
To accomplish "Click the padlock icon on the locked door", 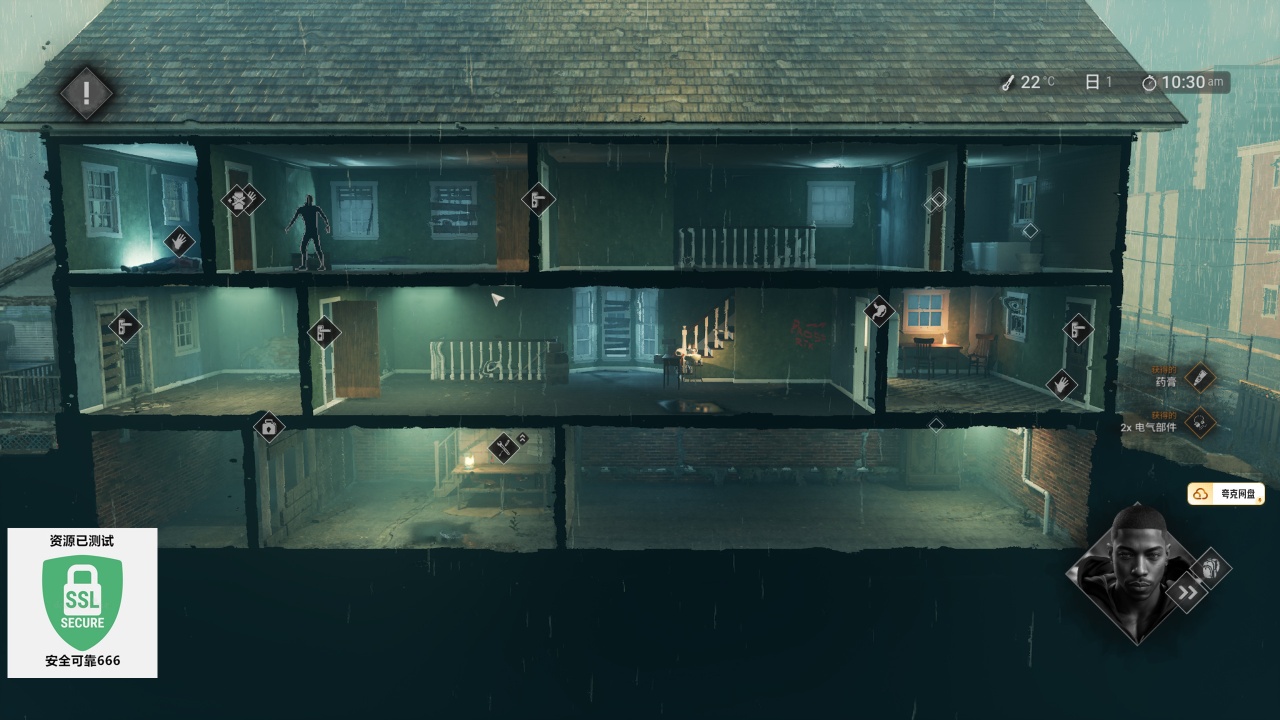I will (x=268, y=428).
